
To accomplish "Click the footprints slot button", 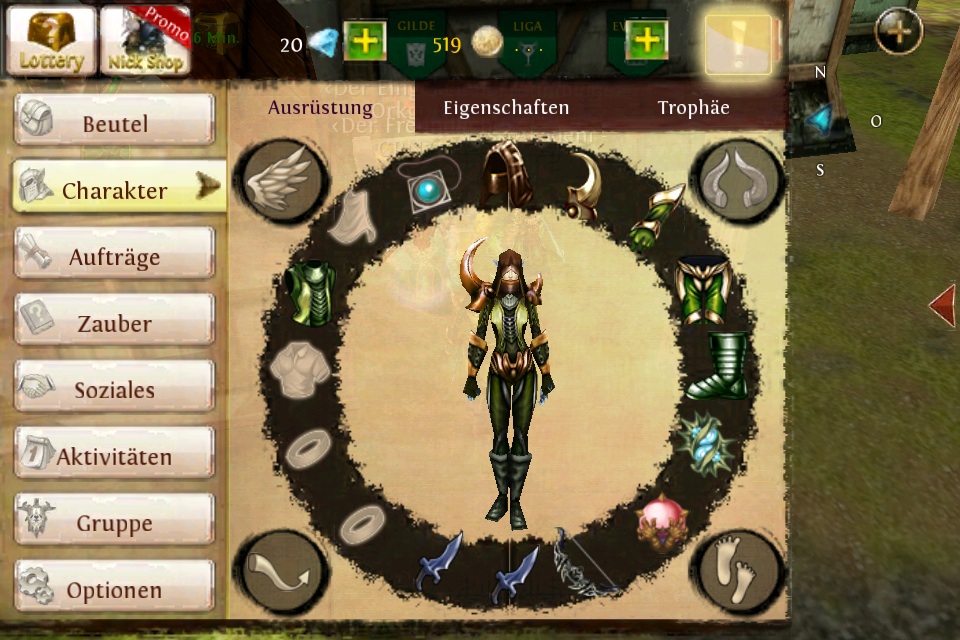I will point(740,571).
